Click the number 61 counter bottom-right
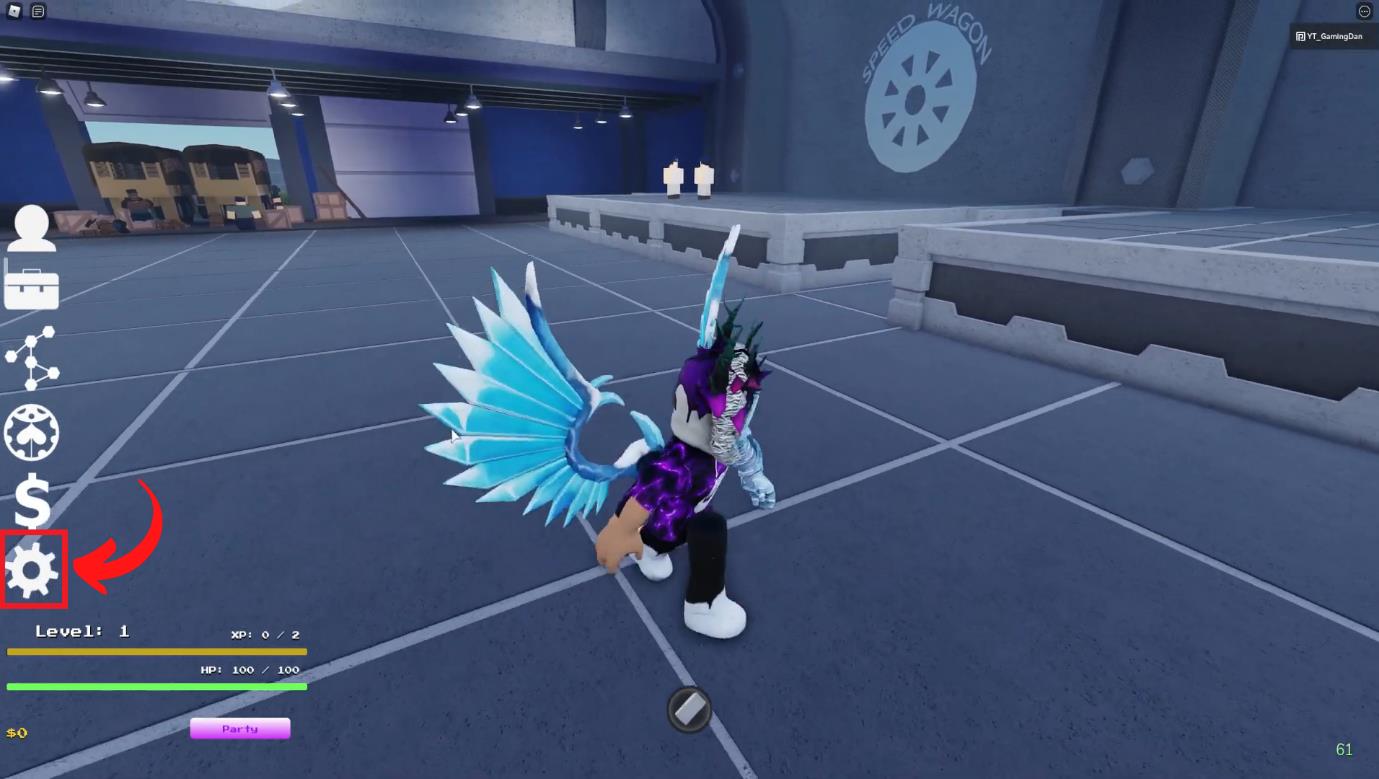 click(x=1345, y=749)
